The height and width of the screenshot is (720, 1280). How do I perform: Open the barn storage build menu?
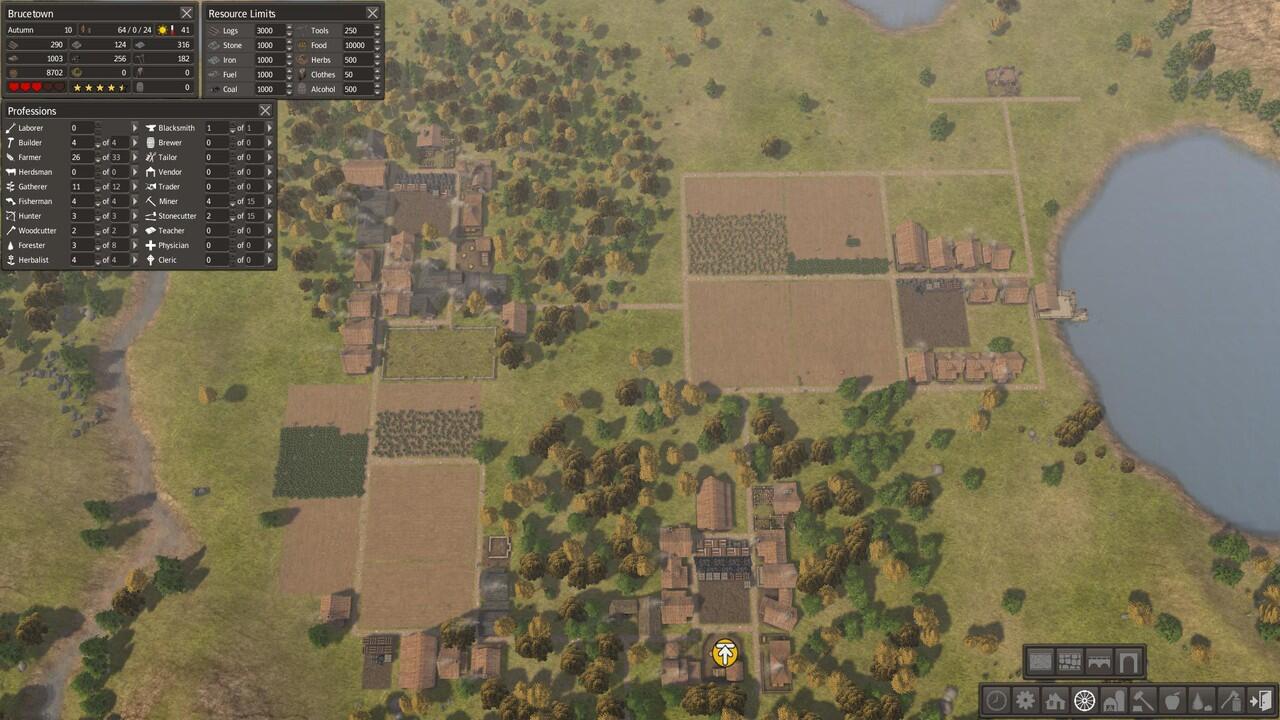pos(1113,700)
